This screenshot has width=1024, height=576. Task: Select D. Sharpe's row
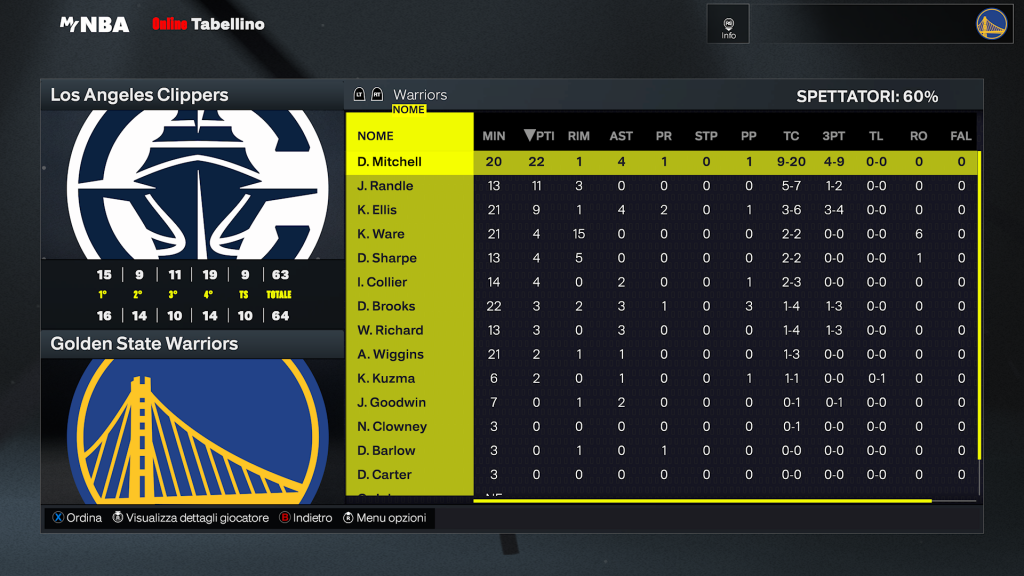click(386, 258)
